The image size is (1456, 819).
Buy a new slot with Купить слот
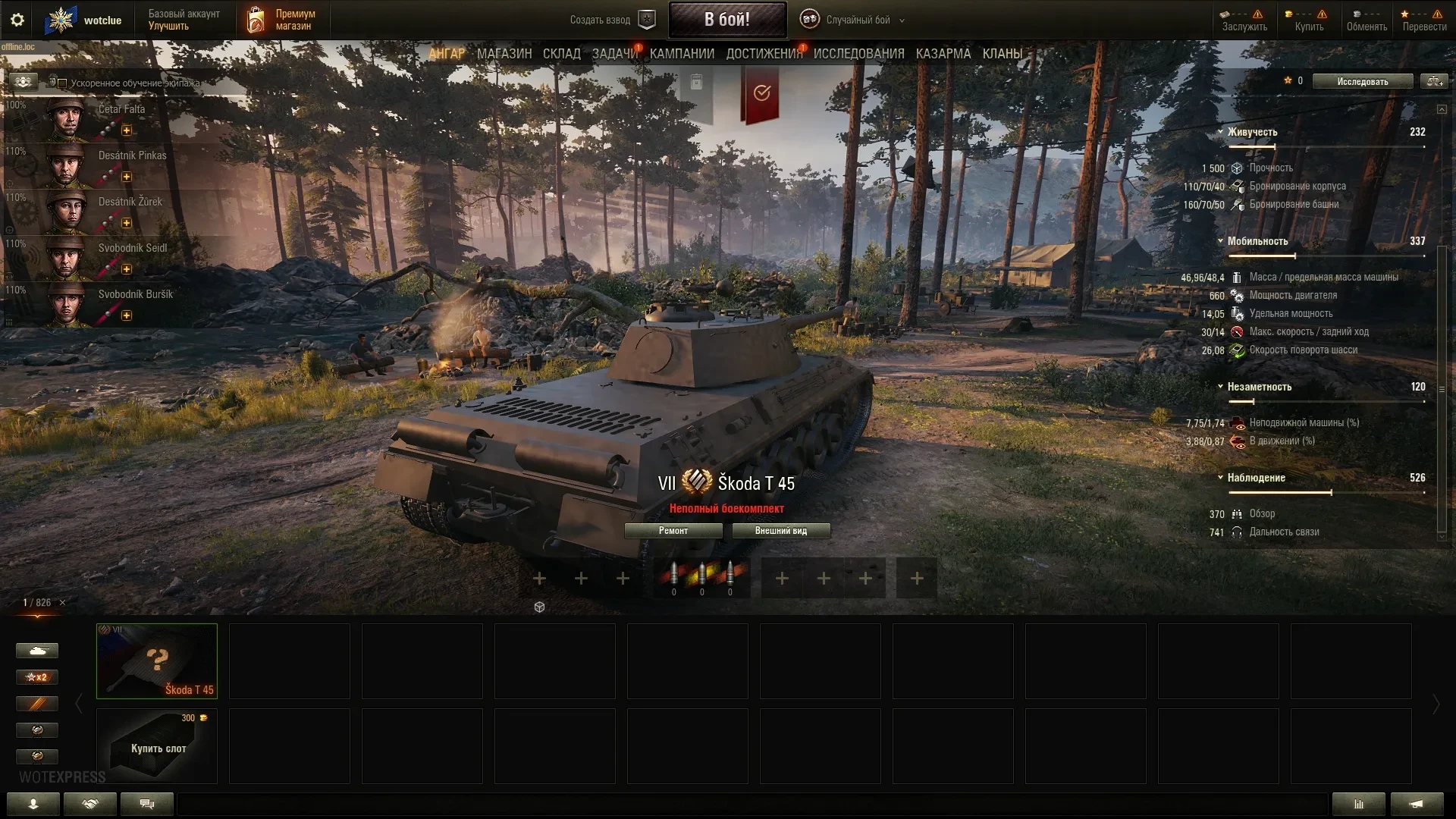157,746
